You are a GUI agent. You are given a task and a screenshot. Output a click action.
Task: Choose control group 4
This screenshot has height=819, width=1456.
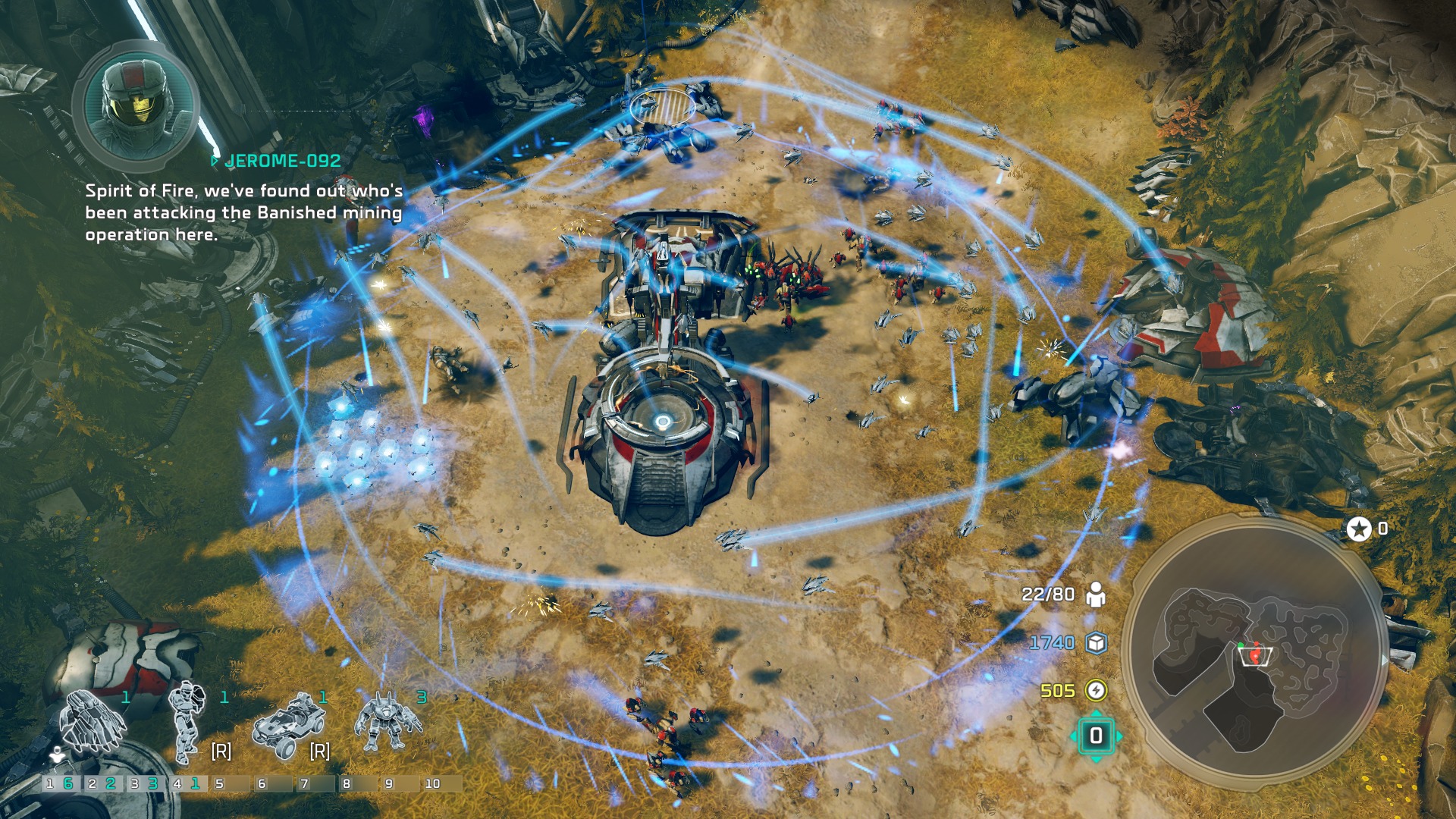[186, 783]
